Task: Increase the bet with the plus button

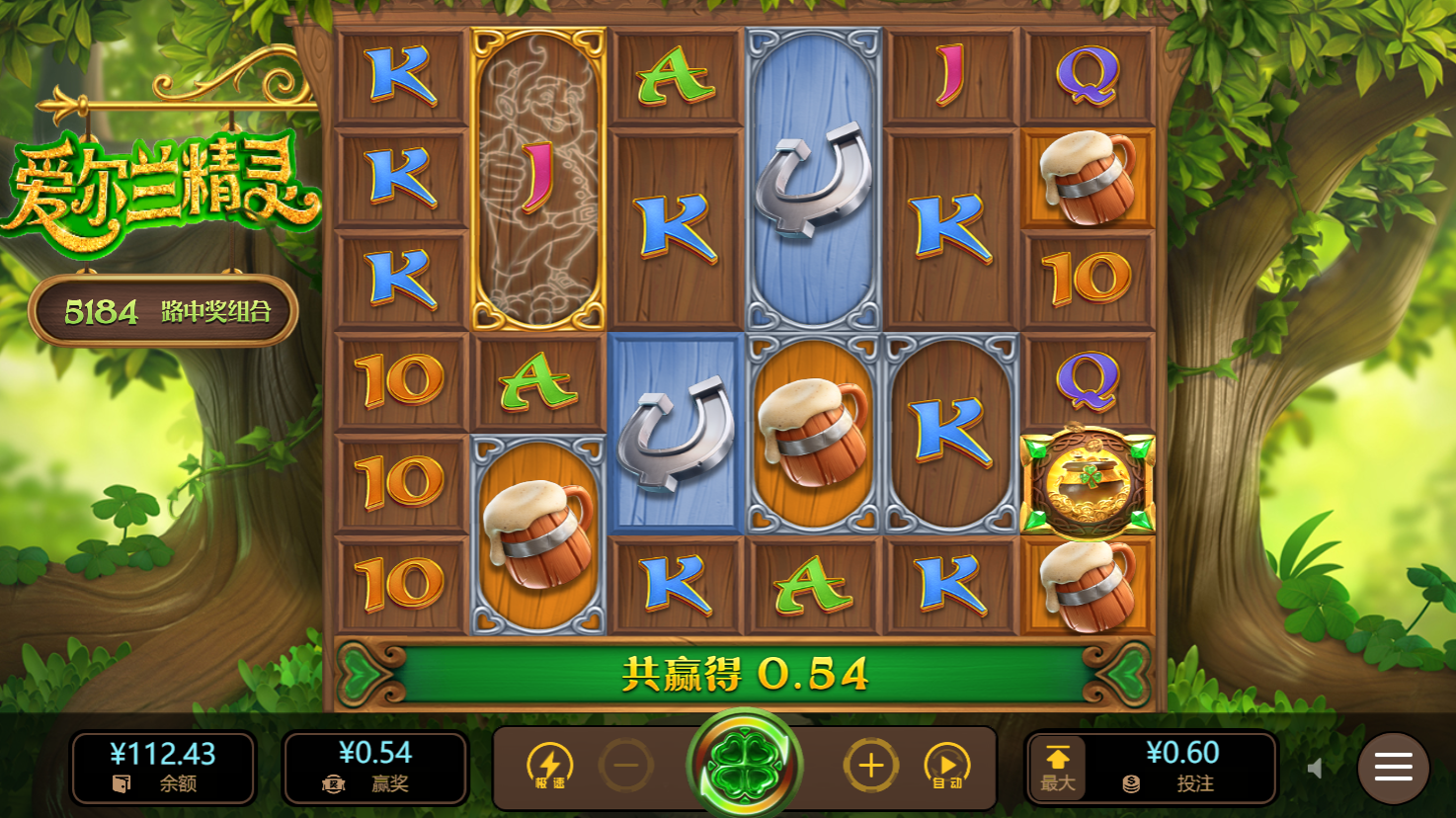Action: (870, 766)
